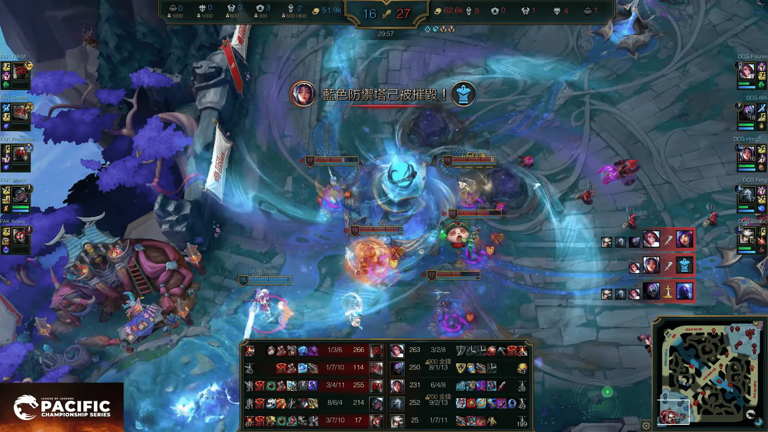The image size is (768, 432).
Task: Select the first player portrait in the left team sidebar
Action: click(x=21, y=73)
